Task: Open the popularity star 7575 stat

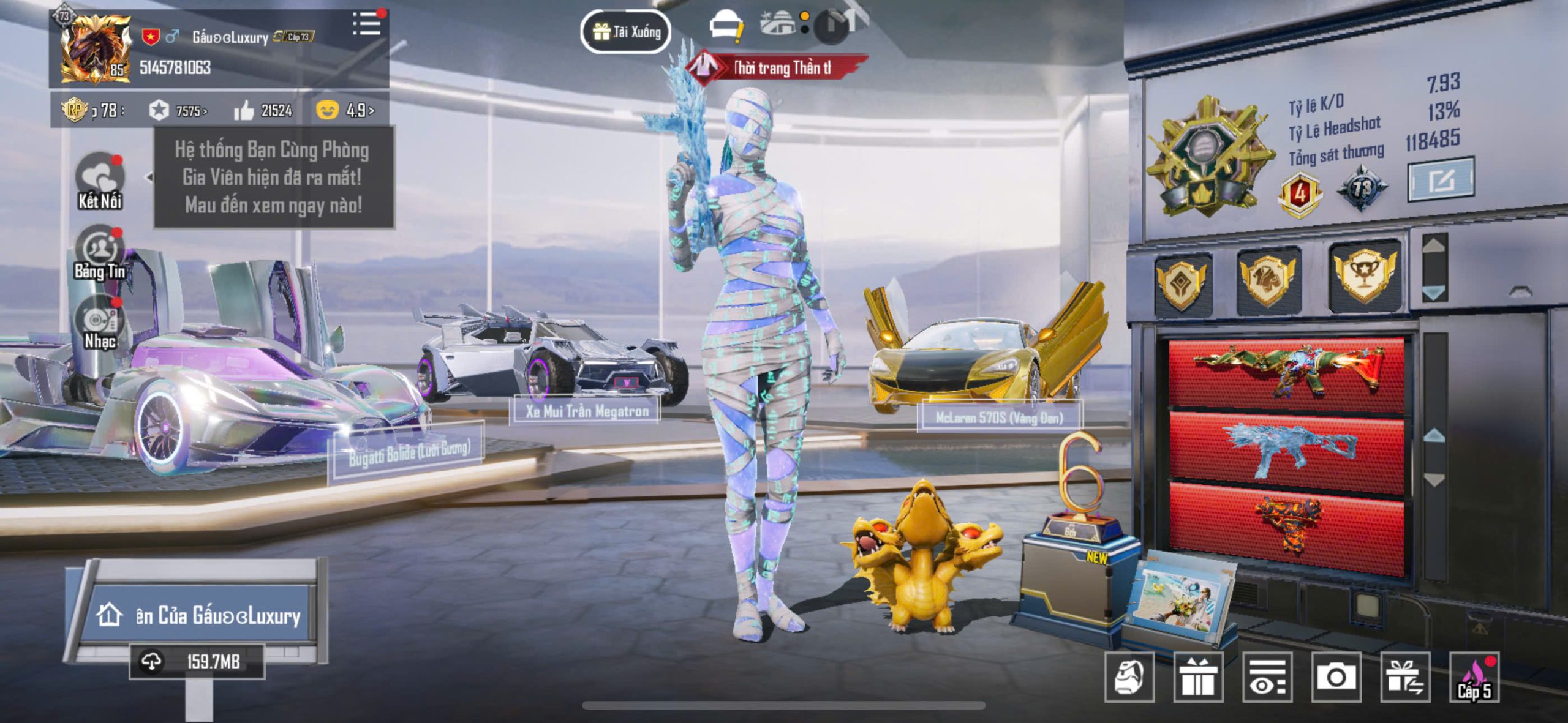Action: [178, 111]
